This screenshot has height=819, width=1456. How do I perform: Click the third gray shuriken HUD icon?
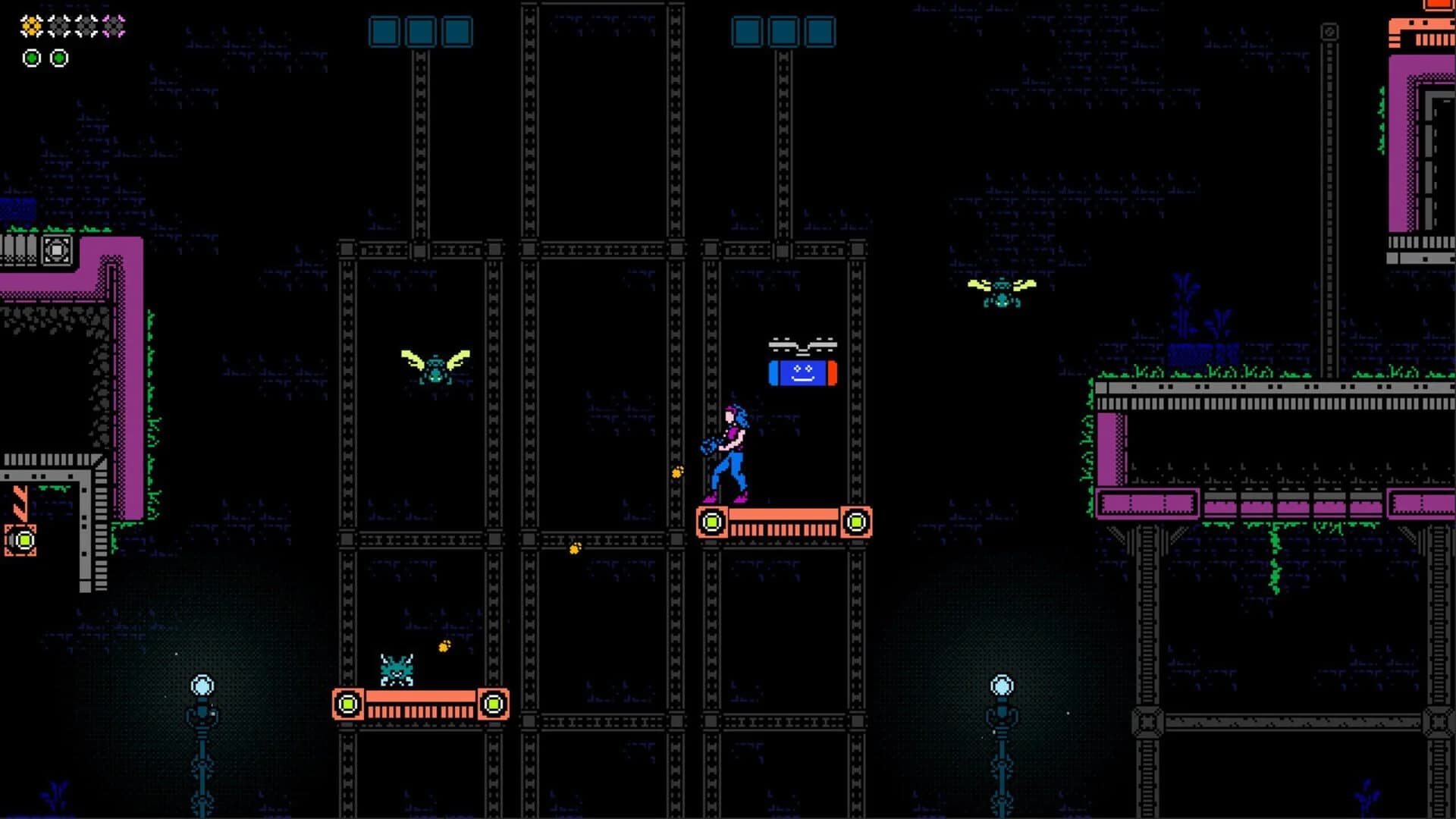[85, 25]
